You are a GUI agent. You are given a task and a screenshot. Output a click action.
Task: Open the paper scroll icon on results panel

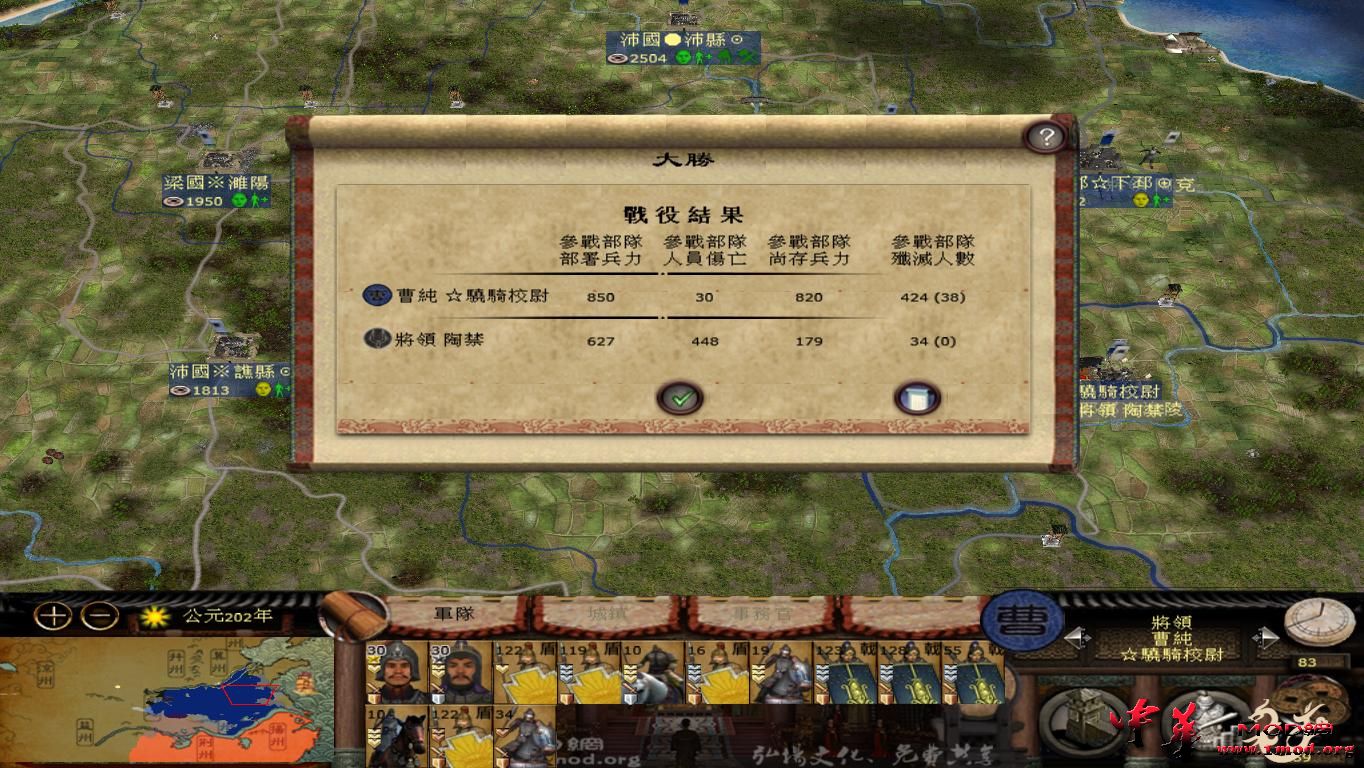pyautogui.click(x=917, y=397)
